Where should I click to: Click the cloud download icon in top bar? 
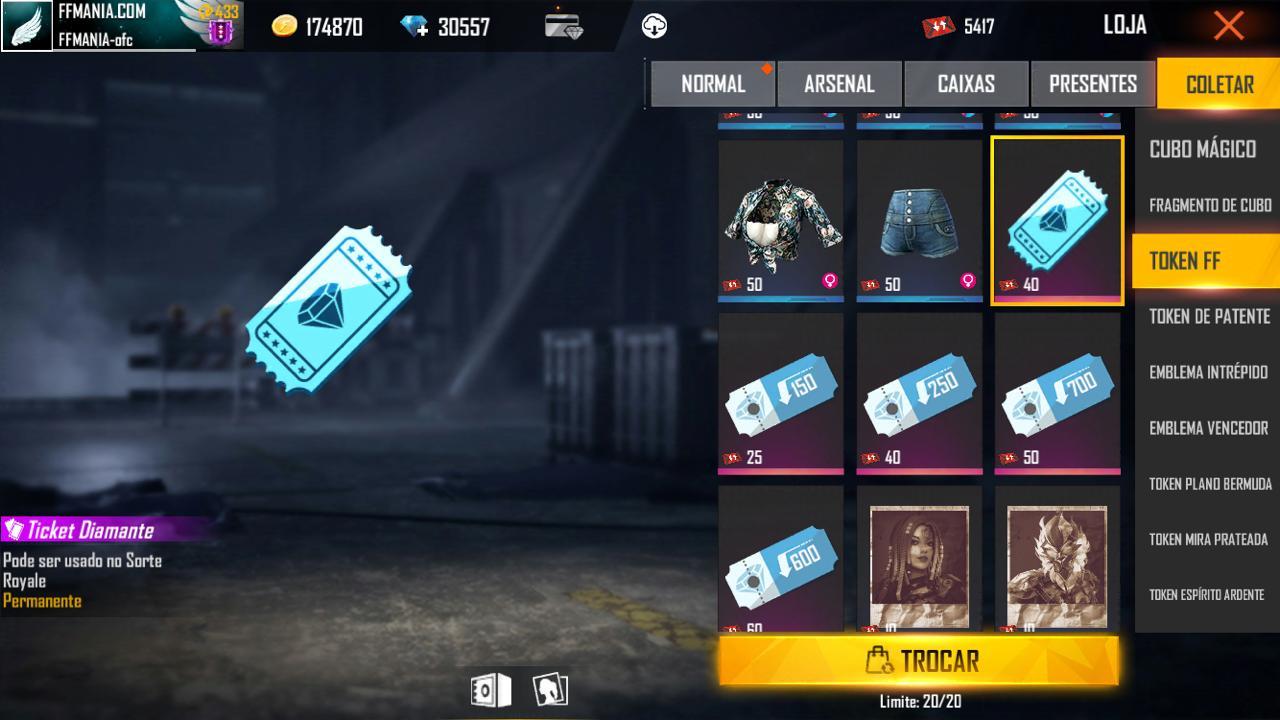(x=655, y=25)
